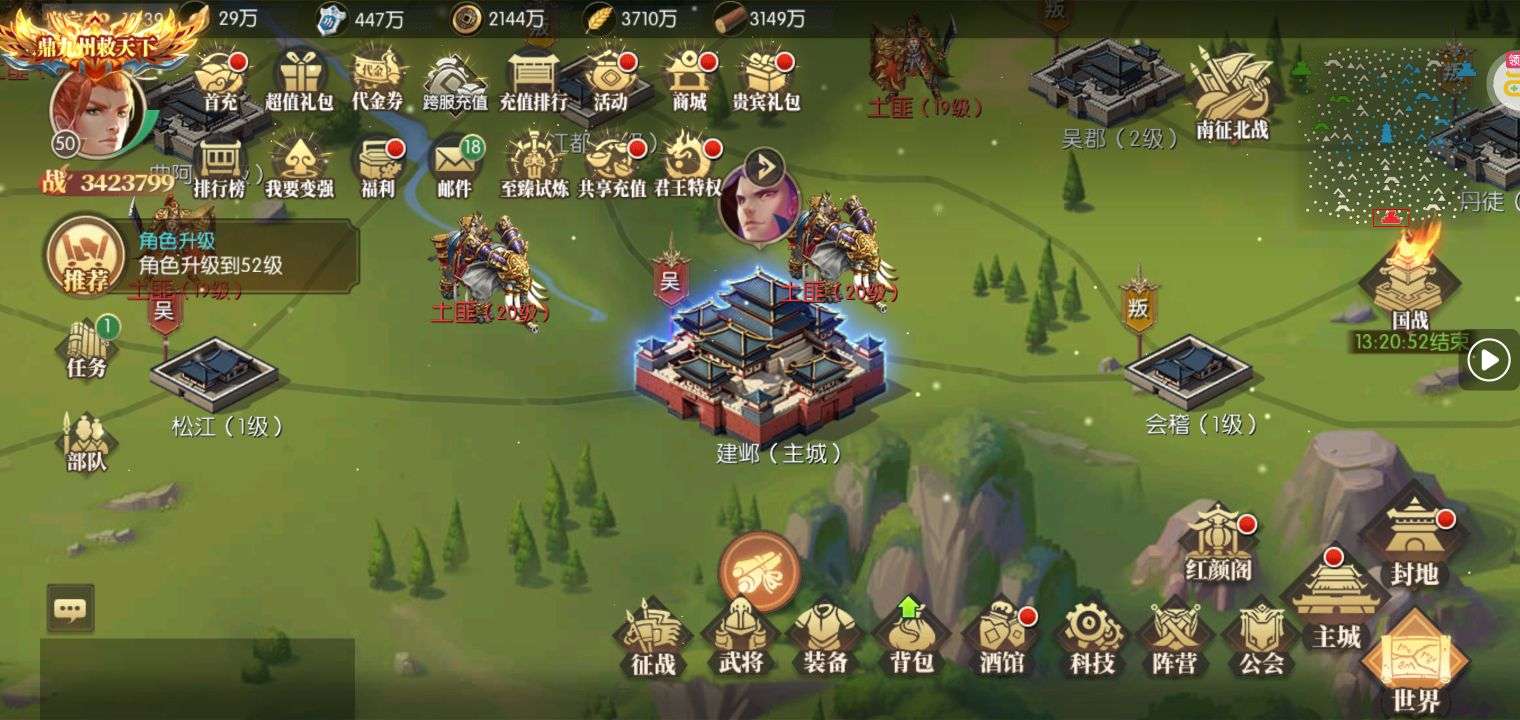Viewport: 1520px width, 720px height.
Task: Open the 公会 guild menu
Action: pos(1261,638)
